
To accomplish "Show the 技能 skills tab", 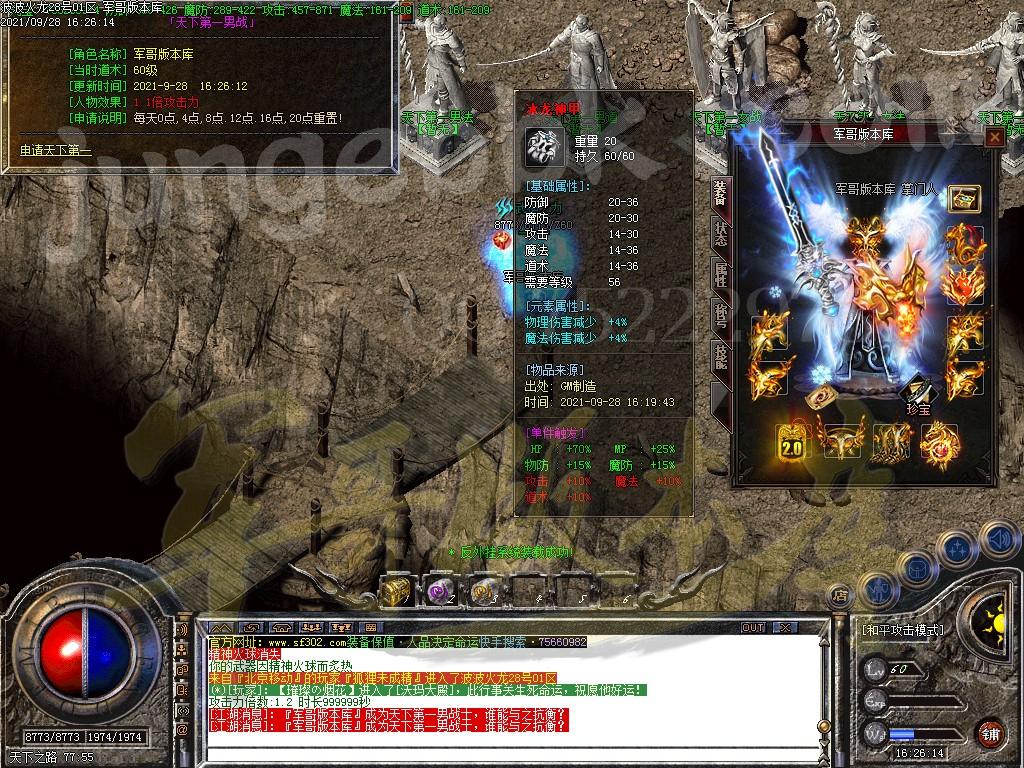I will click(720, 356).
